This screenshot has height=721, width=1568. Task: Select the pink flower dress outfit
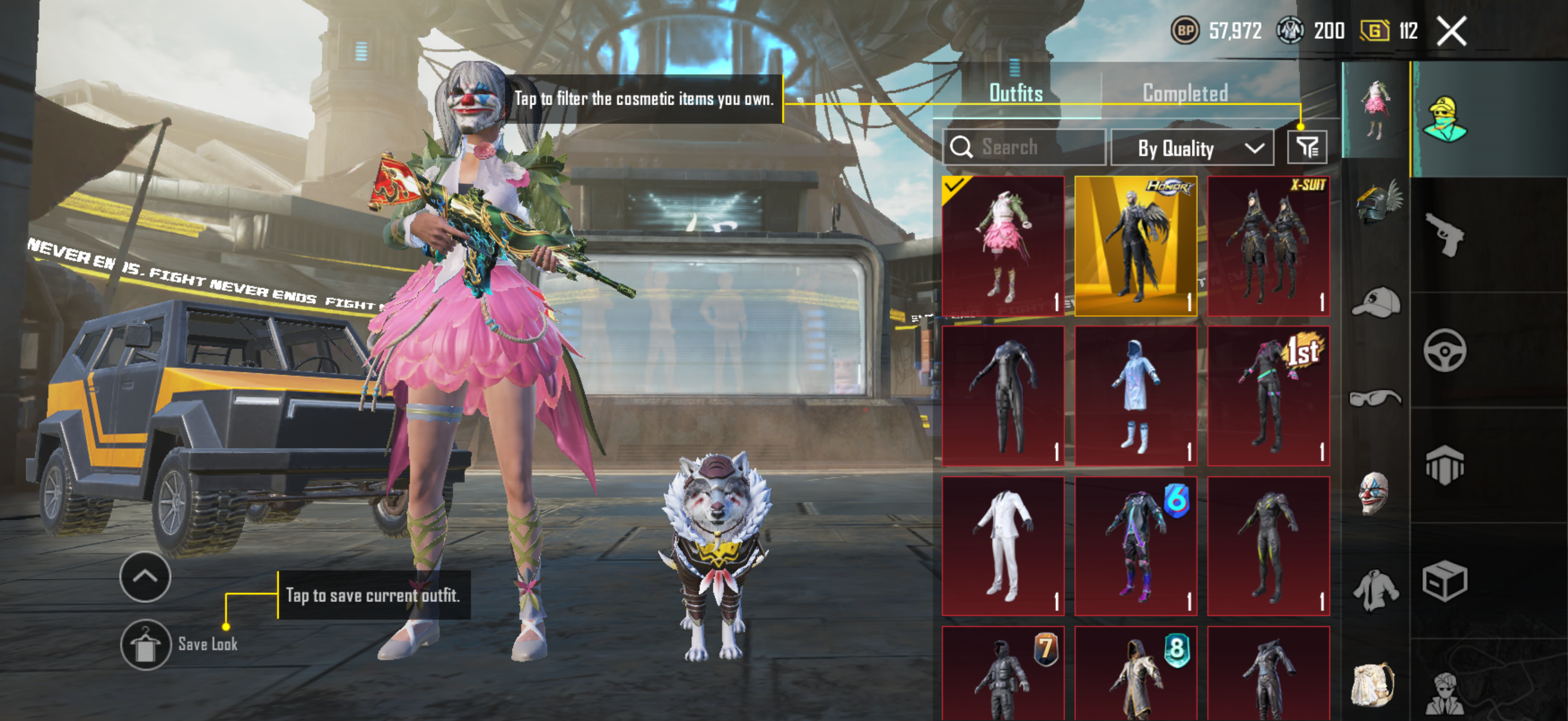coord(1002,246)
